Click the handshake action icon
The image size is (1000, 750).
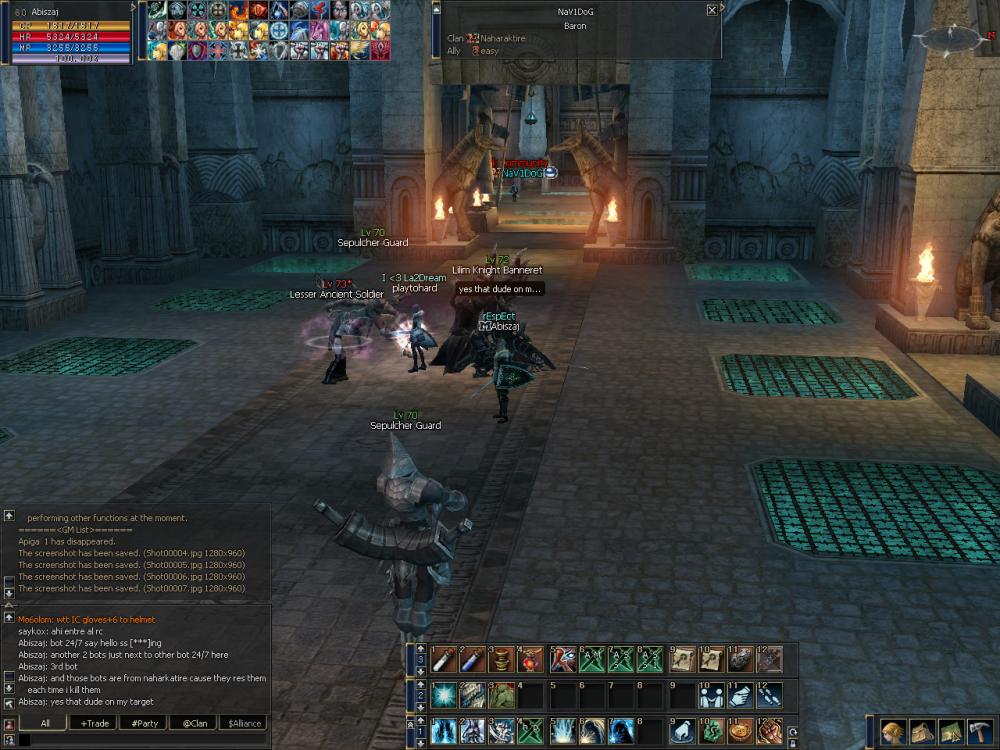tap(711, 695)
